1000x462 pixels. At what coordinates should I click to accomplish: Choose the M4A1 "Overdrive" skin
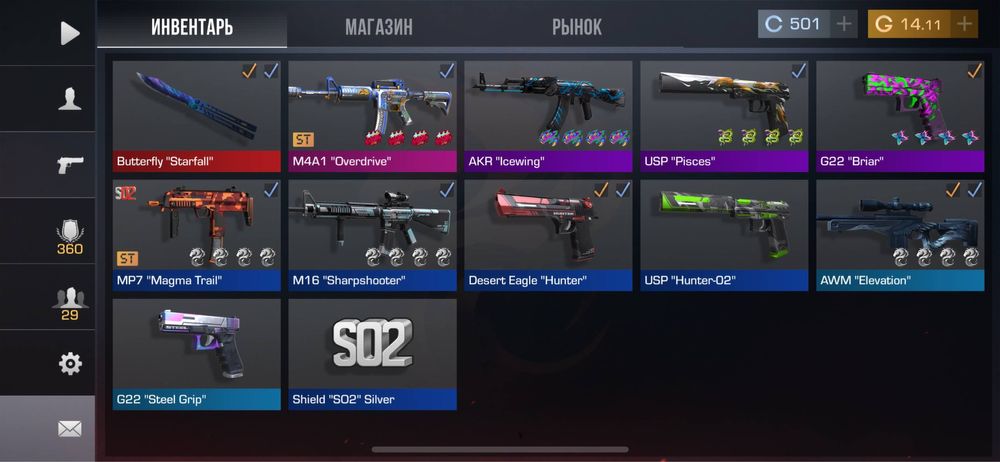(x=372, y=116)
